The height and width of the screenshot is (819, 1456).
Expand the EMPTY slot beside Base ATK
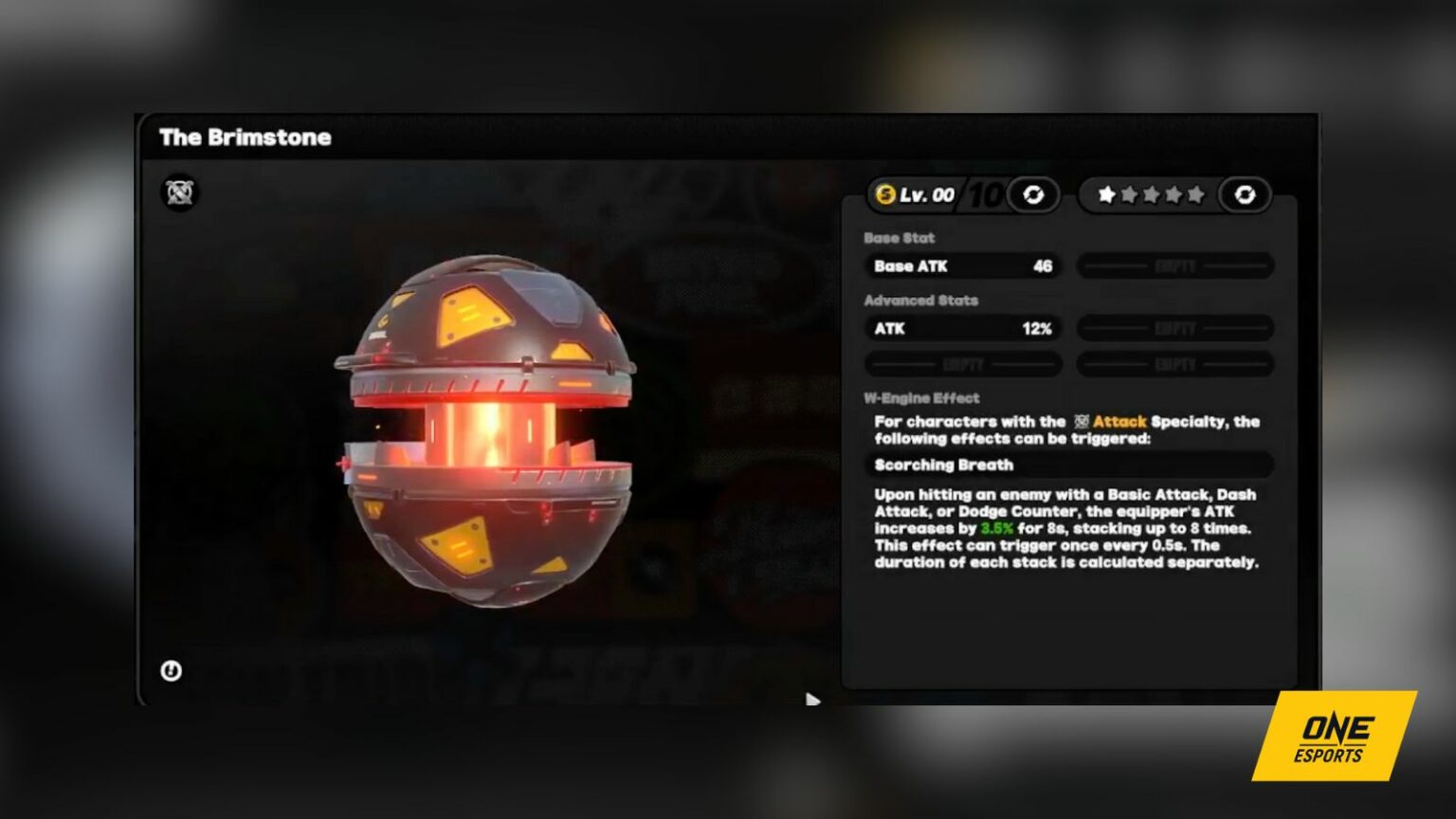[x=1175, y=266]
